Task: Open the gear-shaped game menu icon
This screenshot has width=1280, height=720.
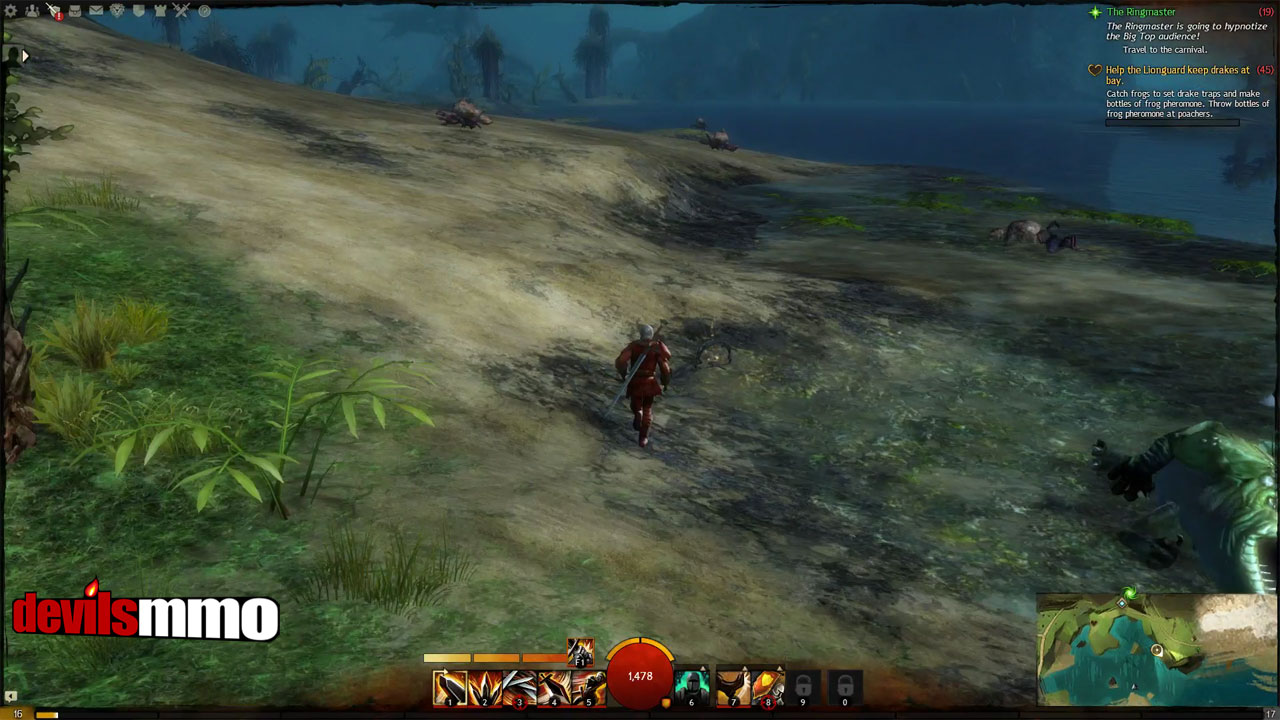Action: tap(12, 11)
